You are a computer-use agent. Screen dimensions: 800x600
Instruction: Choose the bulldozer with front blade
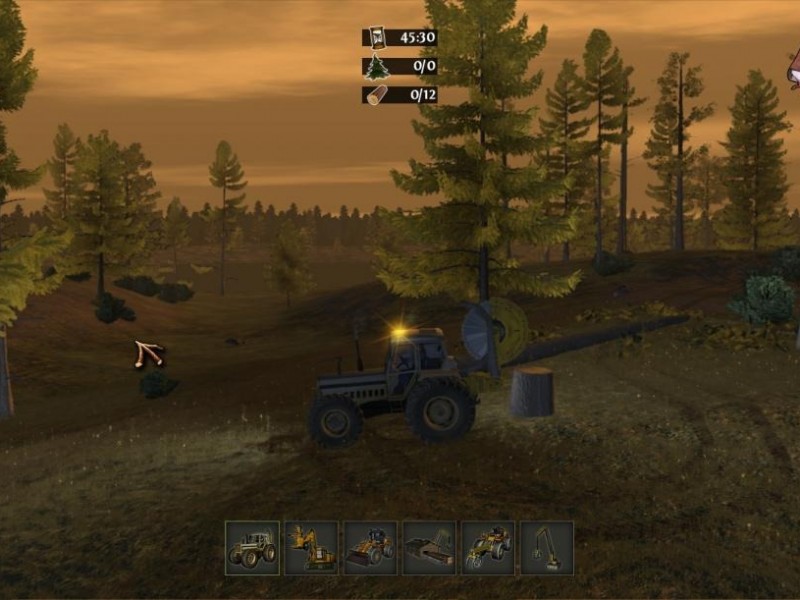[x=370, y=547]
